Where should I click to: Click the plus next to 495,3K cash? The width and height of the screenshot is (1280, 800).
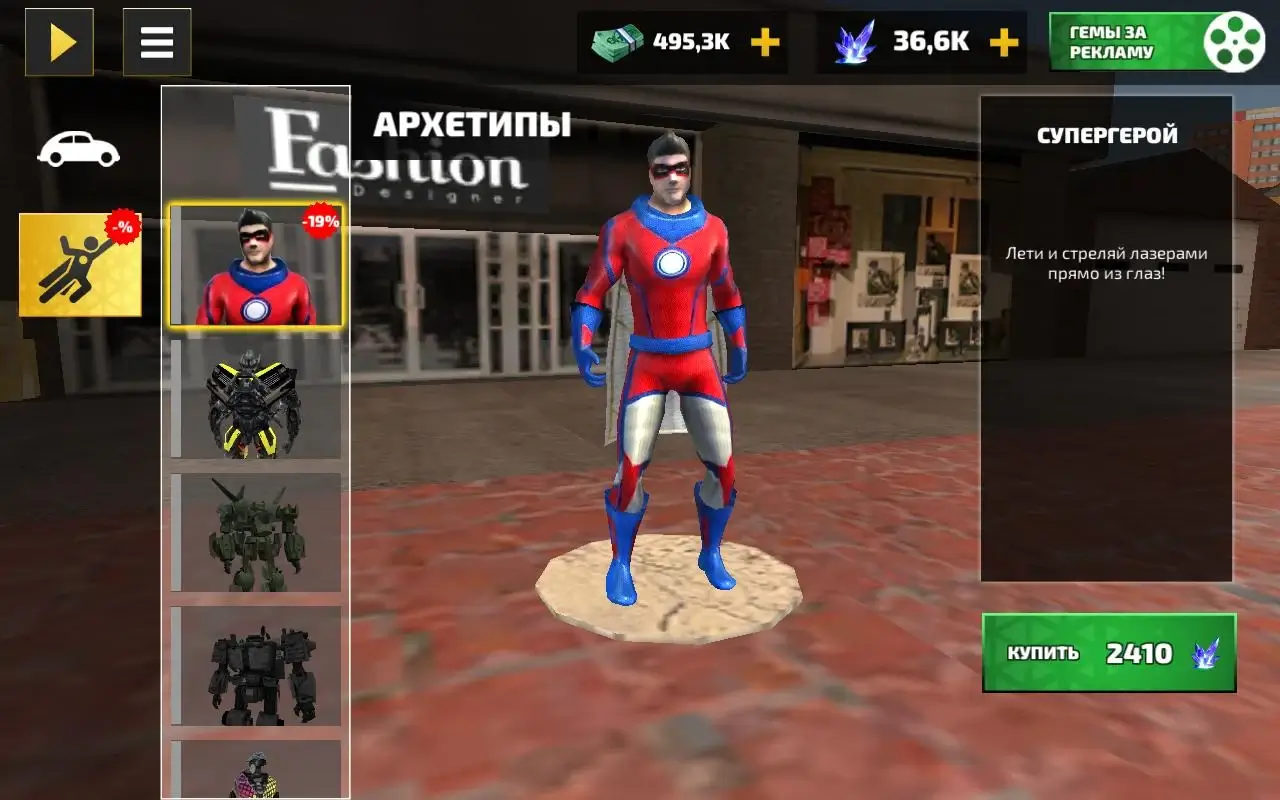765,42
